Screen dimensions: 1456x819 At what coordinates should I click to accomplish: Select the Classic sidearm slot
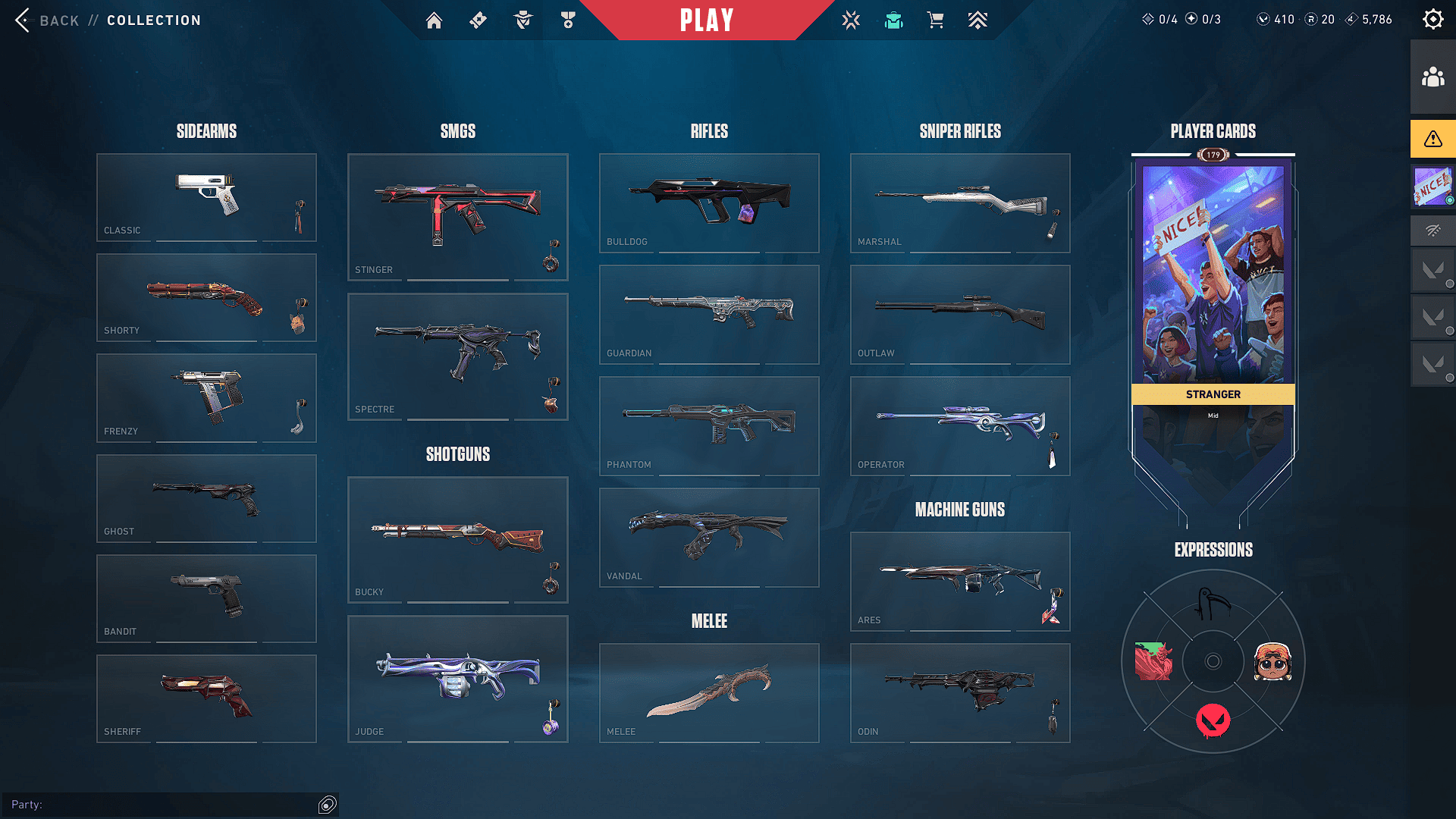tap(206, 197)
